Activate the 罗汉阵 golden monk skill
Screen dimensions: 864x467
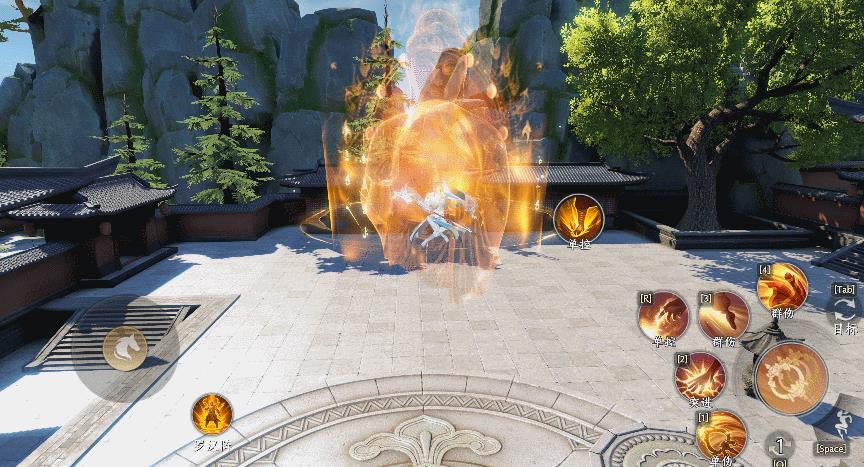tap(213, 412)
